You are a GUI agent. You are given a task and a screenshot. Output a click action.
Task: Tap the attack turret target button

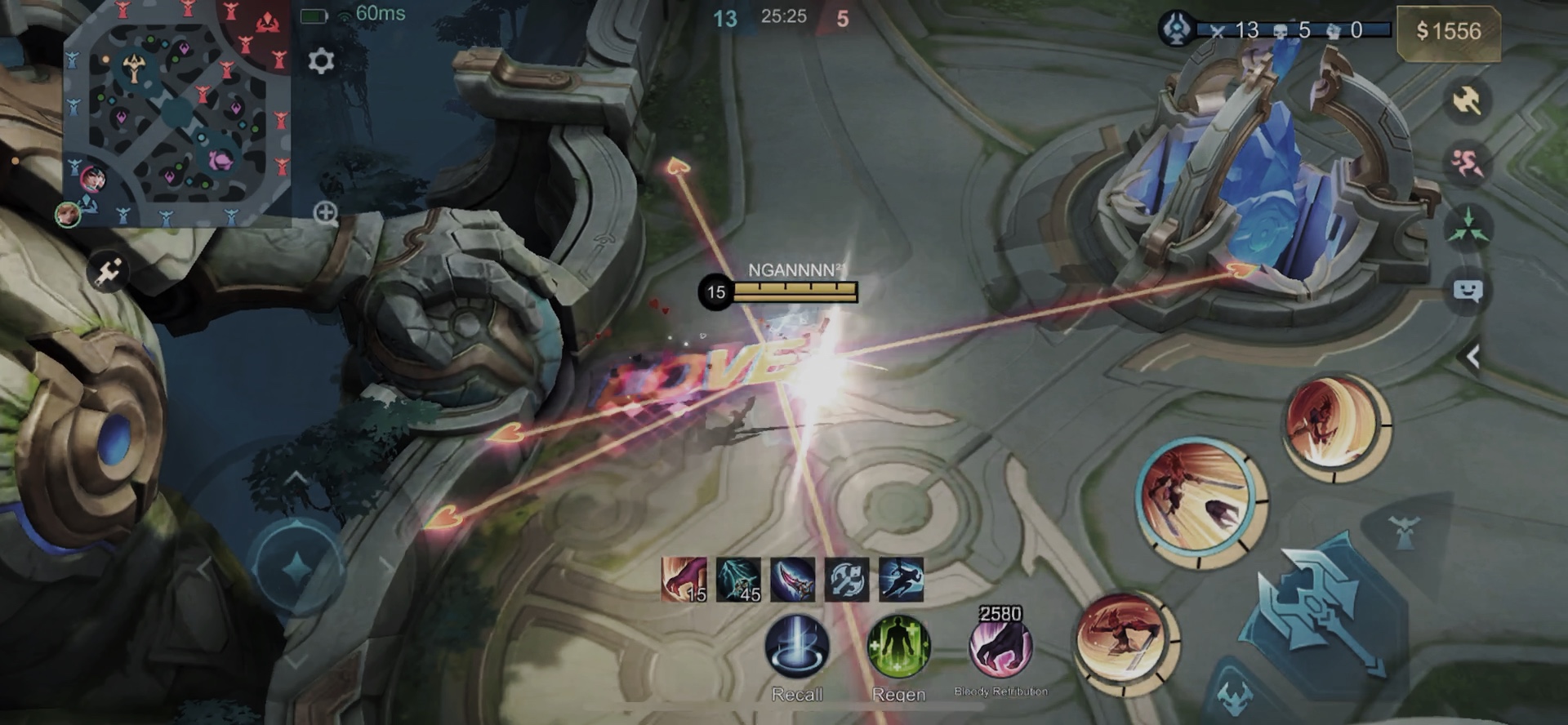pos(1404,532)
